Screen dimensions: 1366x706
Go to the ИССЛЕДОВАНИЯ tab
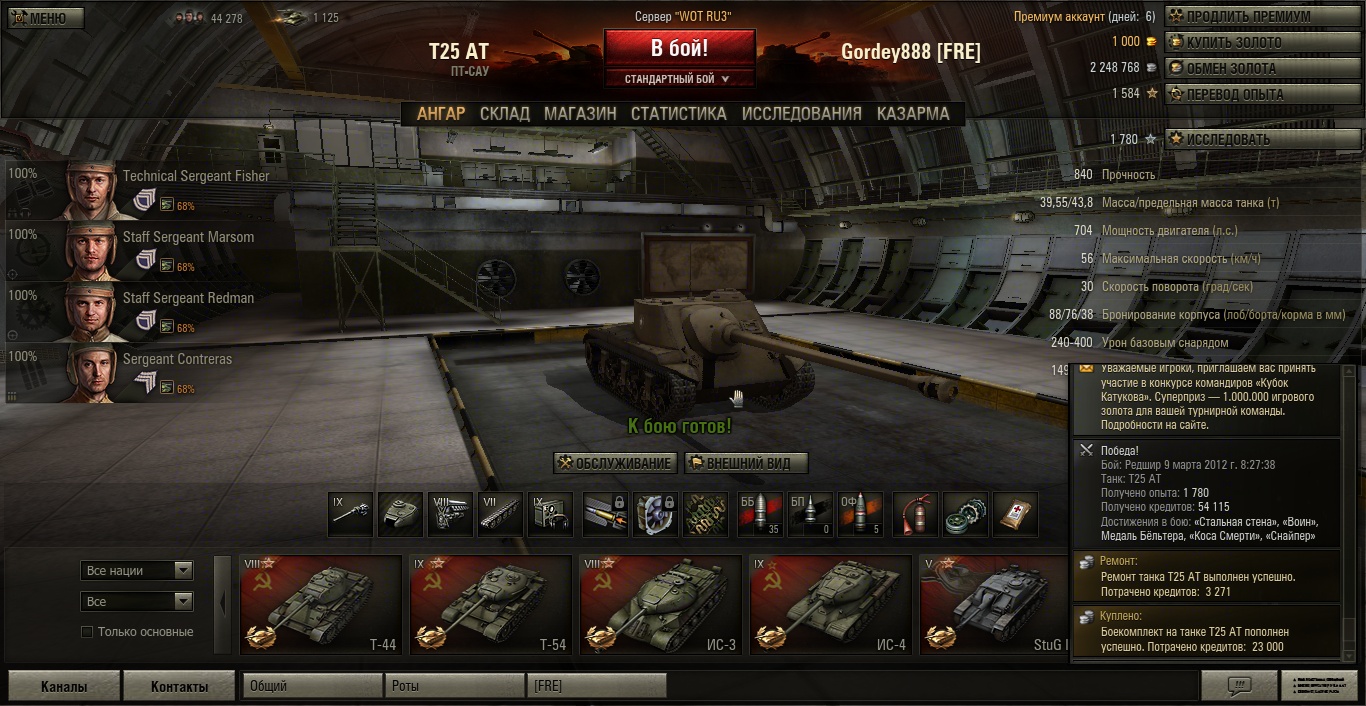[x=801, y=114]
